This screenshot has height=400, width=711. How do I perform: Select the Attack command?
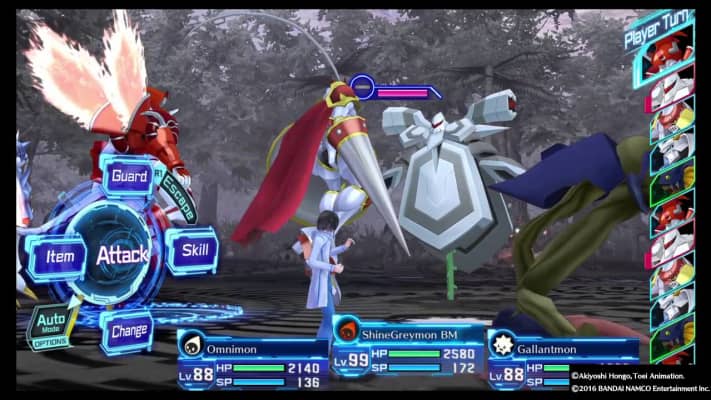point(122,254)
